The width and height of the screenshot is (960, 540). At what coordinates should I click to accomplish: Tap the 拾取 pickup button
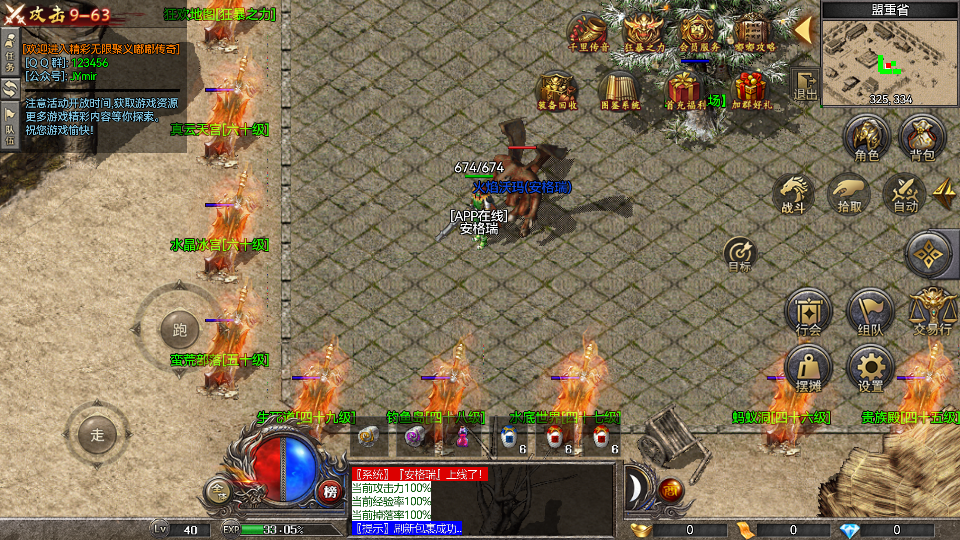click(x=849, y=194)
